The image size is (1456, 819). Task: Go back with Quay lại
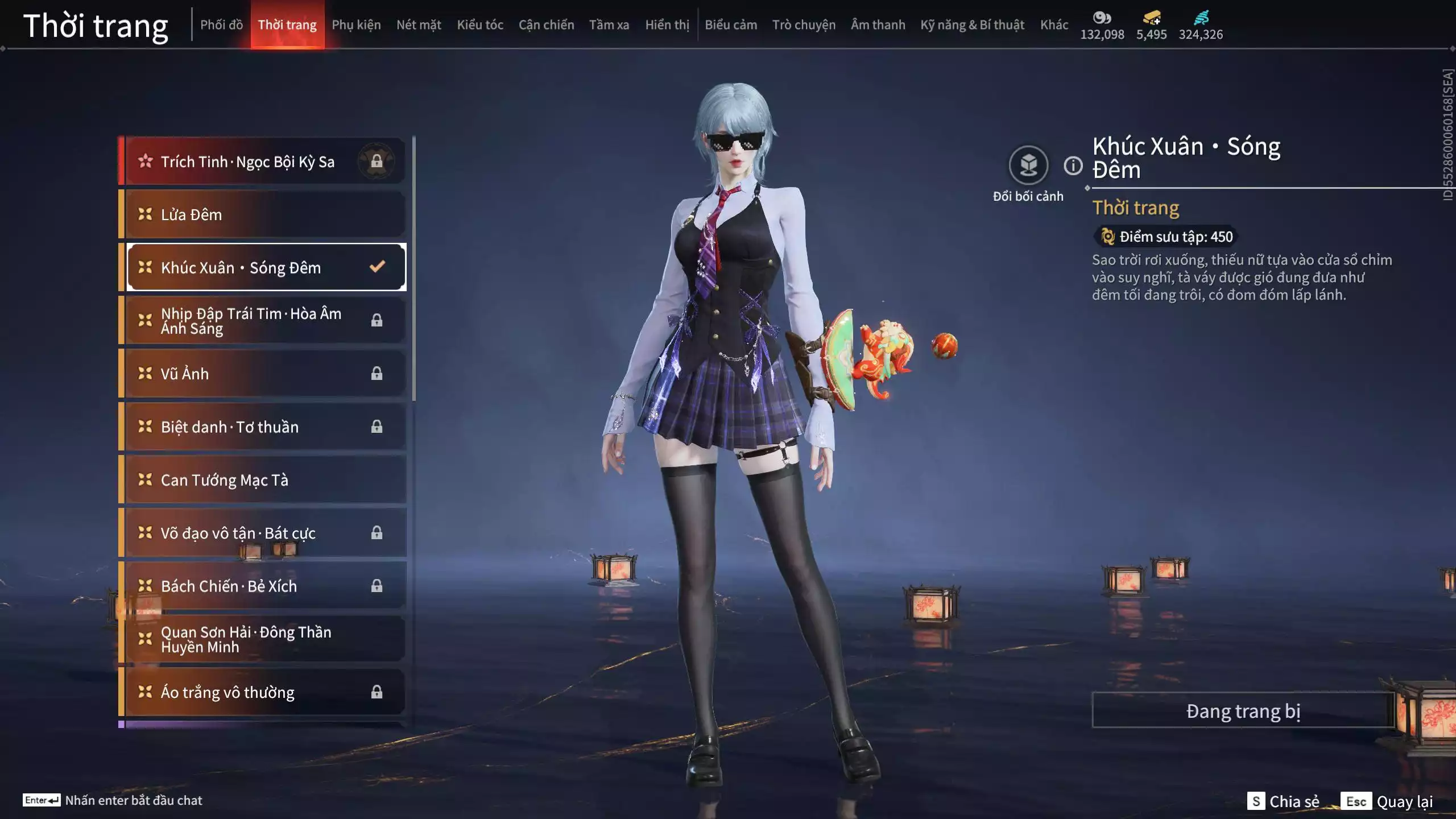pos(1387,801)
